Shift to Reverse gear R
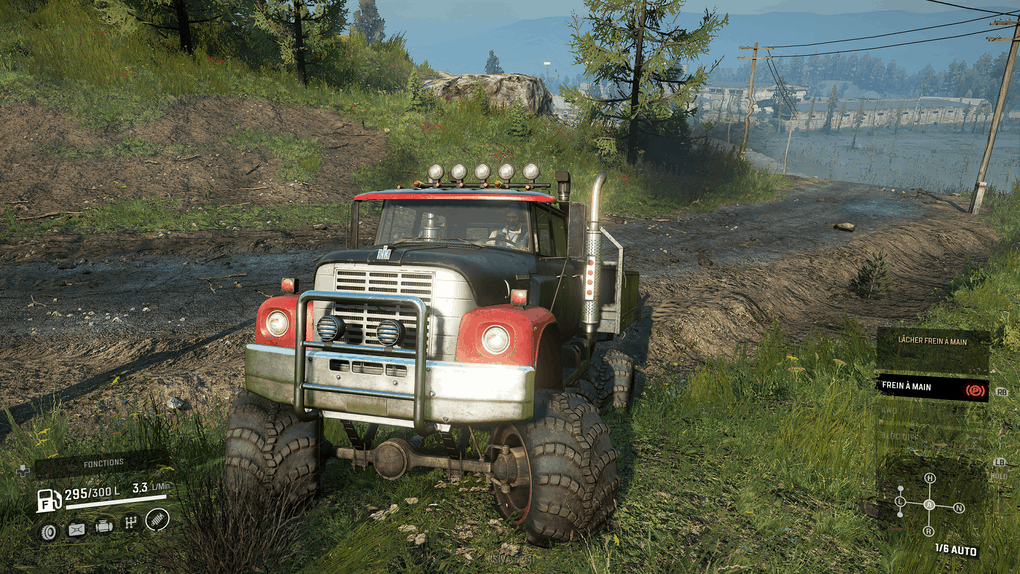Image resolution: width=1020 pixels, height=574 pixels. pyautogui.click(x=929, y=531)
